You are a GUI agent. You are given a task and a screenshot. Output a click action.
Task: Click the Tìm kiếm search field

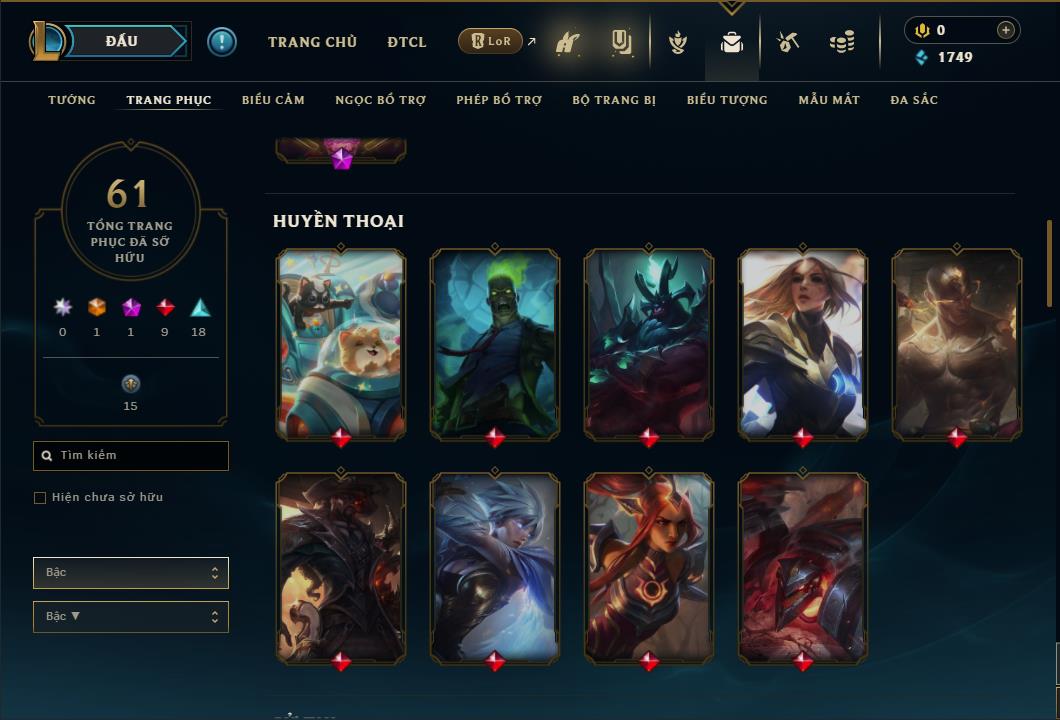tap(131, 456)
